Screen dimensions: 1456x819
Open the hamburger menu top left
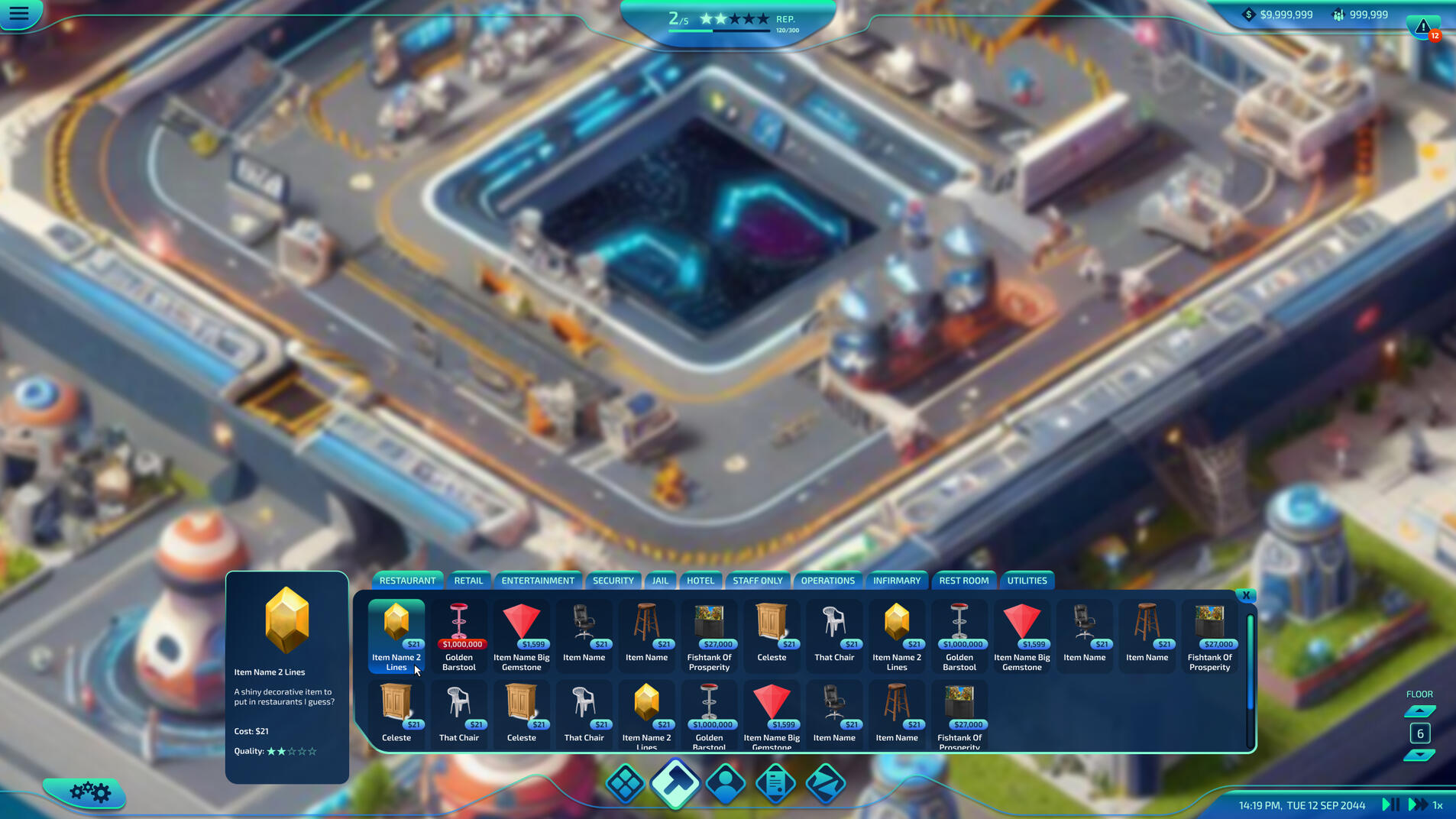coord(20,13)
